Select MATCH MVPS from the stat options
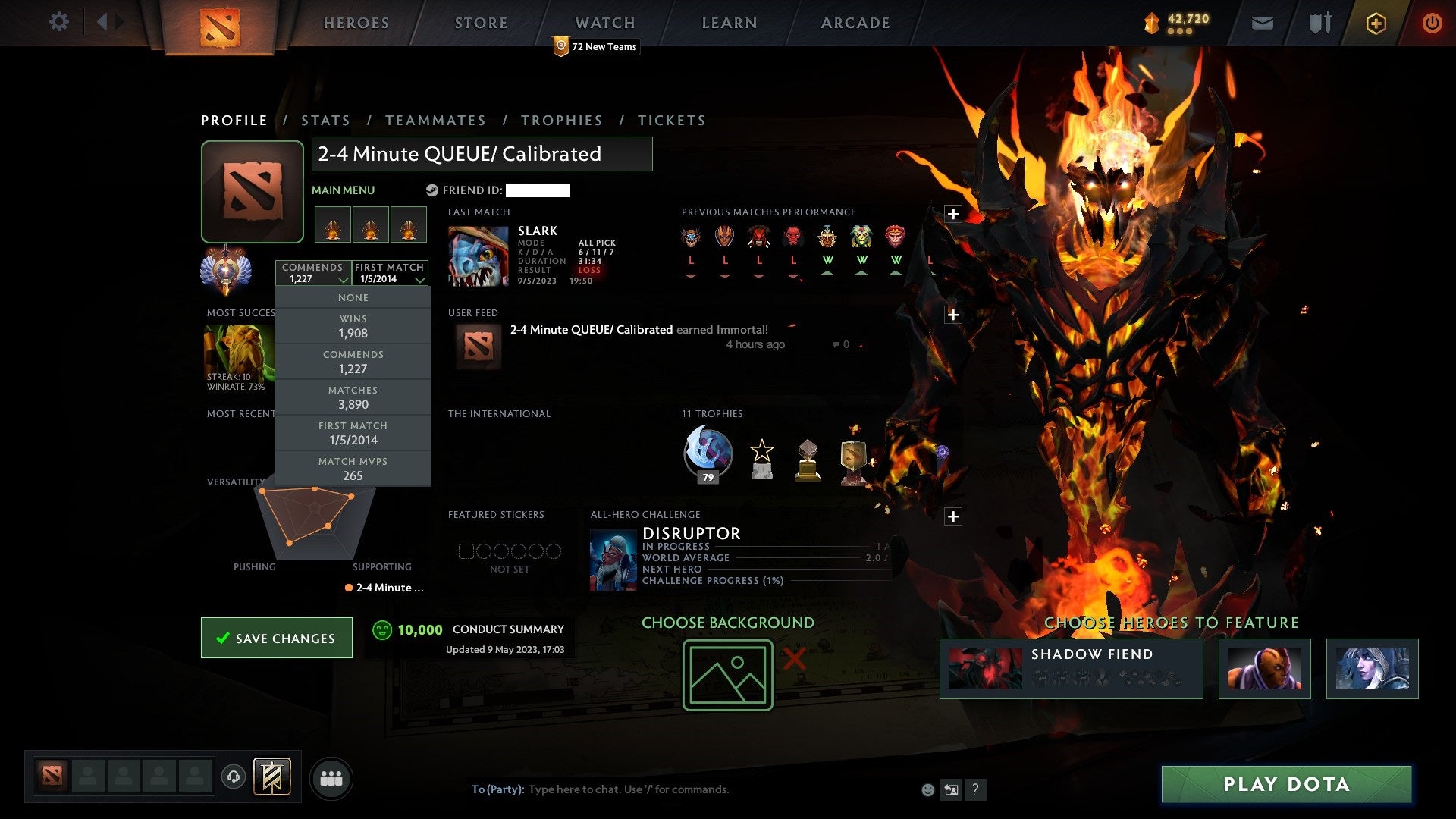 click(353, 468)
